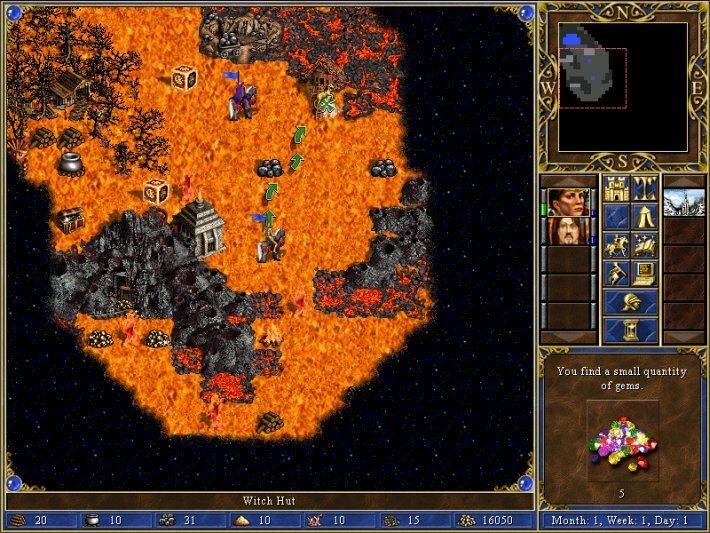Toggle the underground/surface view button
The height and width of the screenshot is (533, 710).
pyautogui.click(x=644, y=188)
